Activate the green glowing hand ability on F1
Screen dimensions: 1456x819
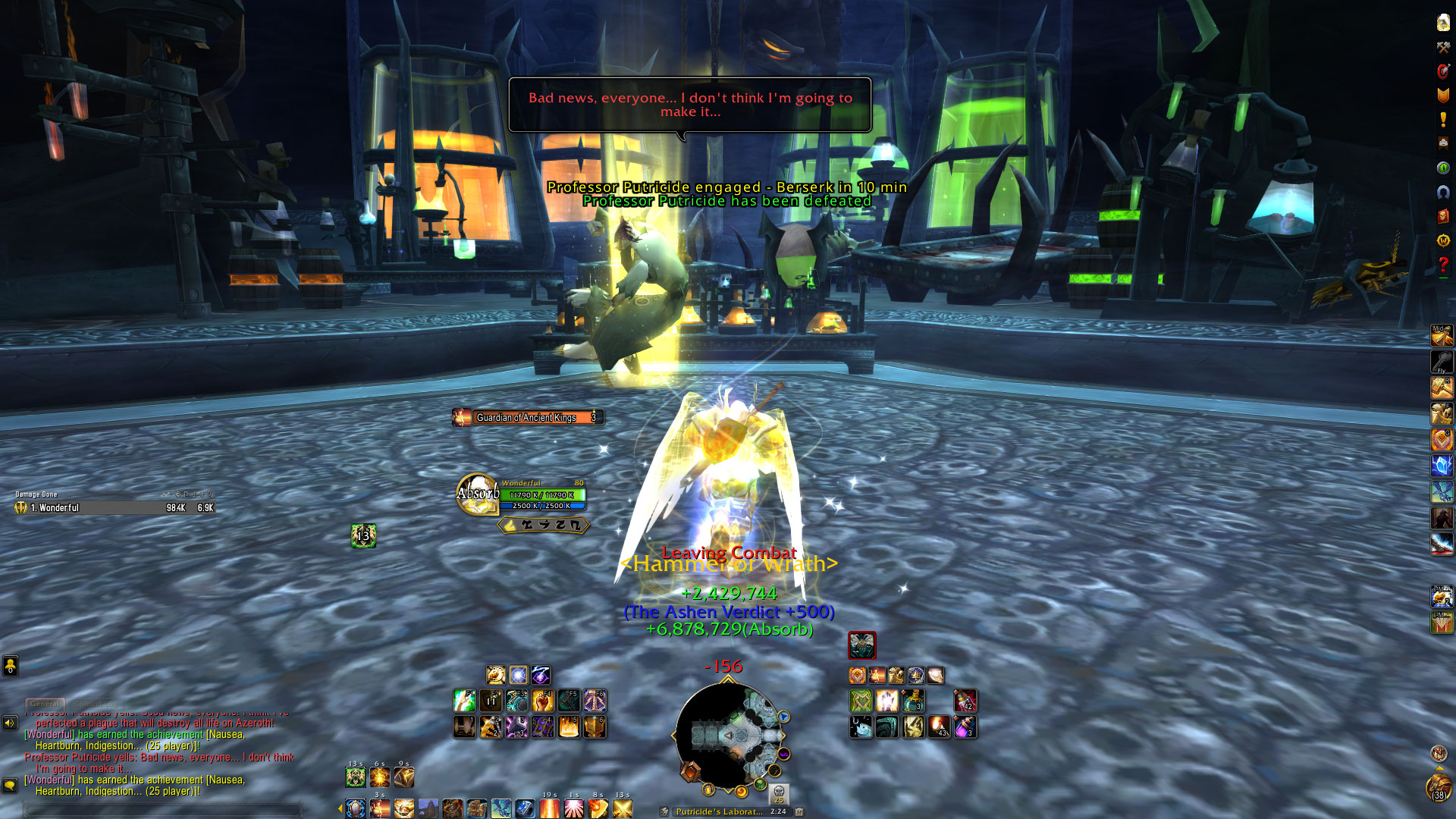point(464,701)
